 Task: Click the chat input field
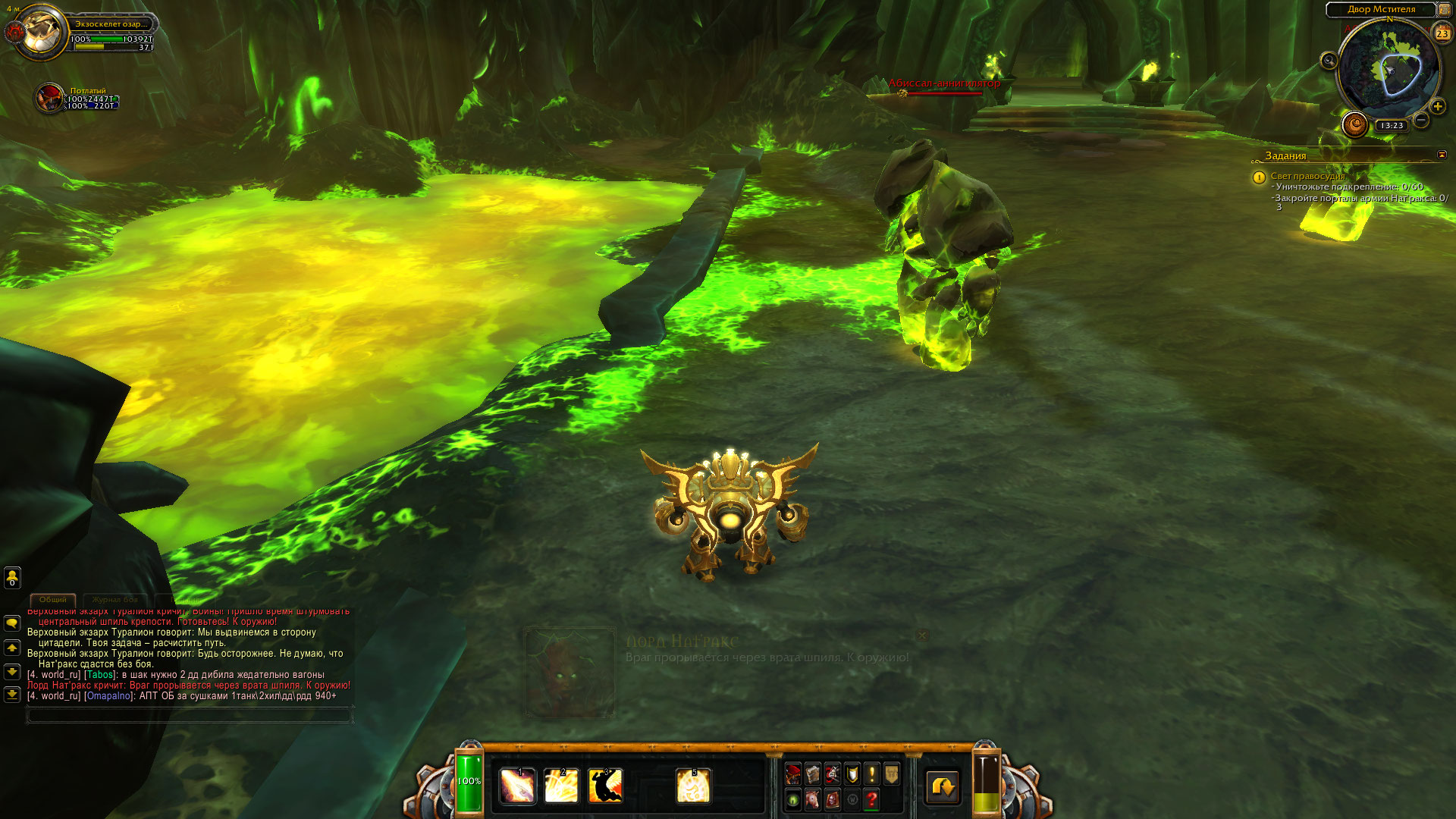190,714
